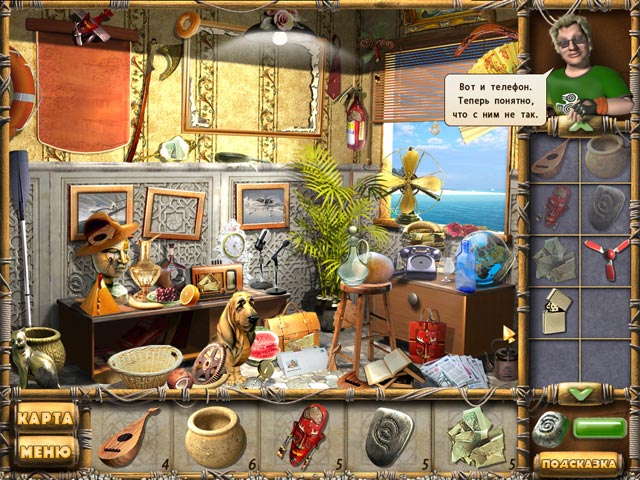Select the lute slot showing count 4

(x=130, y=436)
